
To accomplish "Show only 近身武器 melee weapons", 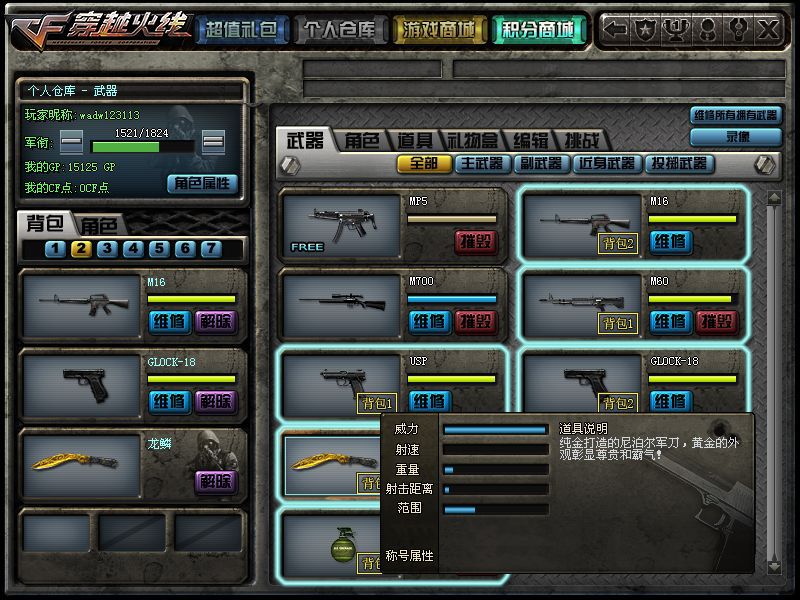I will (606, 163).
